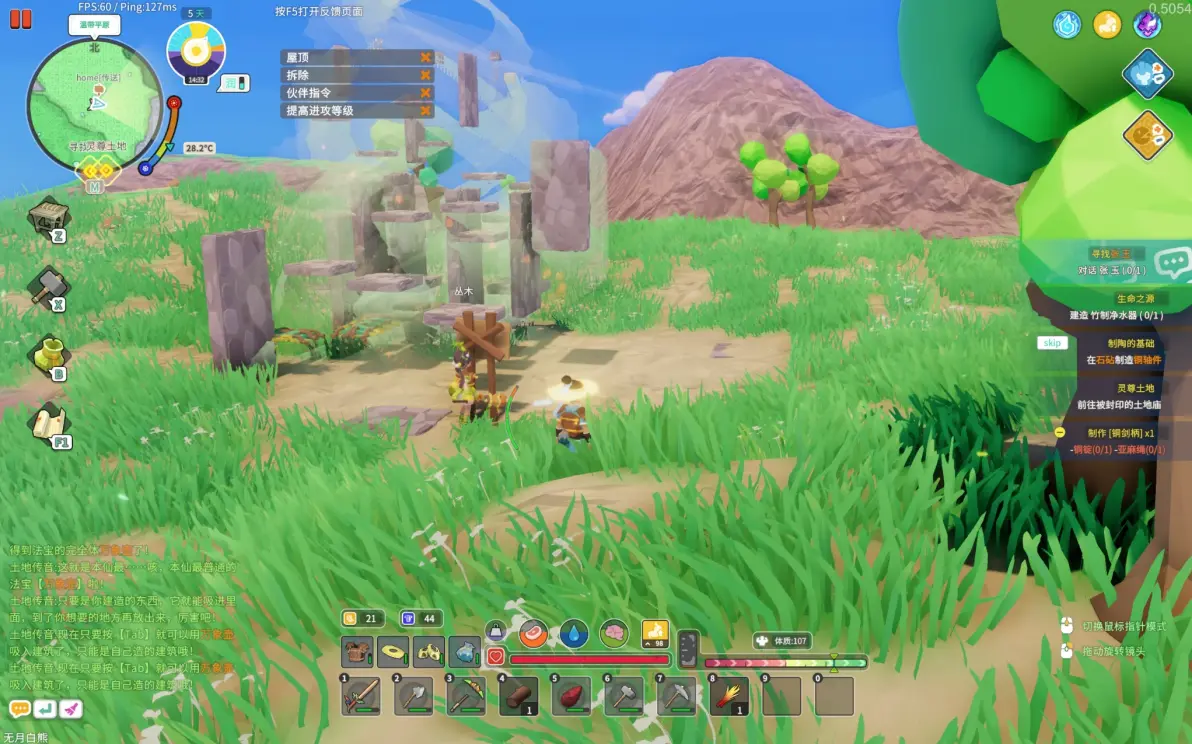Close the 提高进攻等级 entry
The width and height of the screenshot is (1192, 744).
pos(426,111)
